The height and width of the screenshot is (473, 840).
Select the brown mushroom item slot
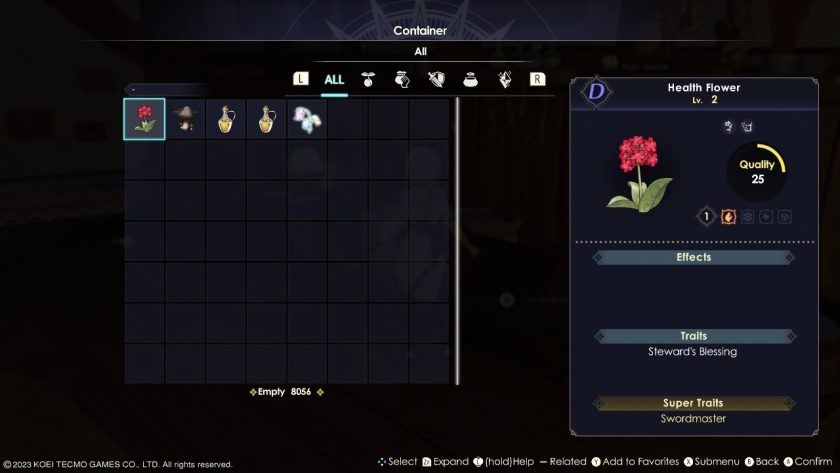185,119
